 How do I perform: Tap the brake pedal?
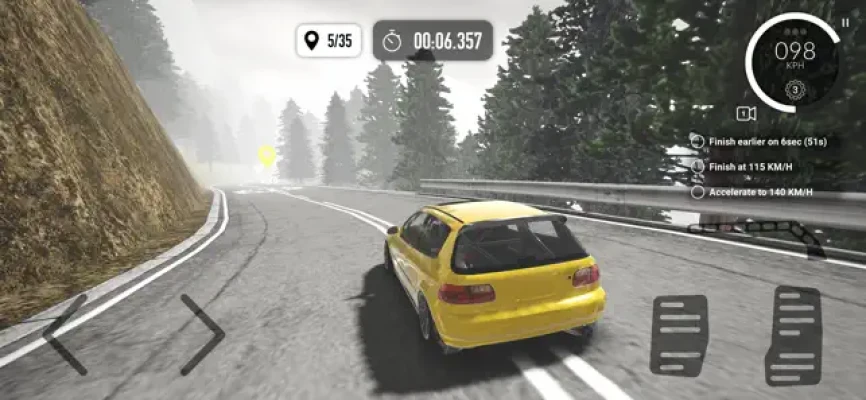(679, 335)
